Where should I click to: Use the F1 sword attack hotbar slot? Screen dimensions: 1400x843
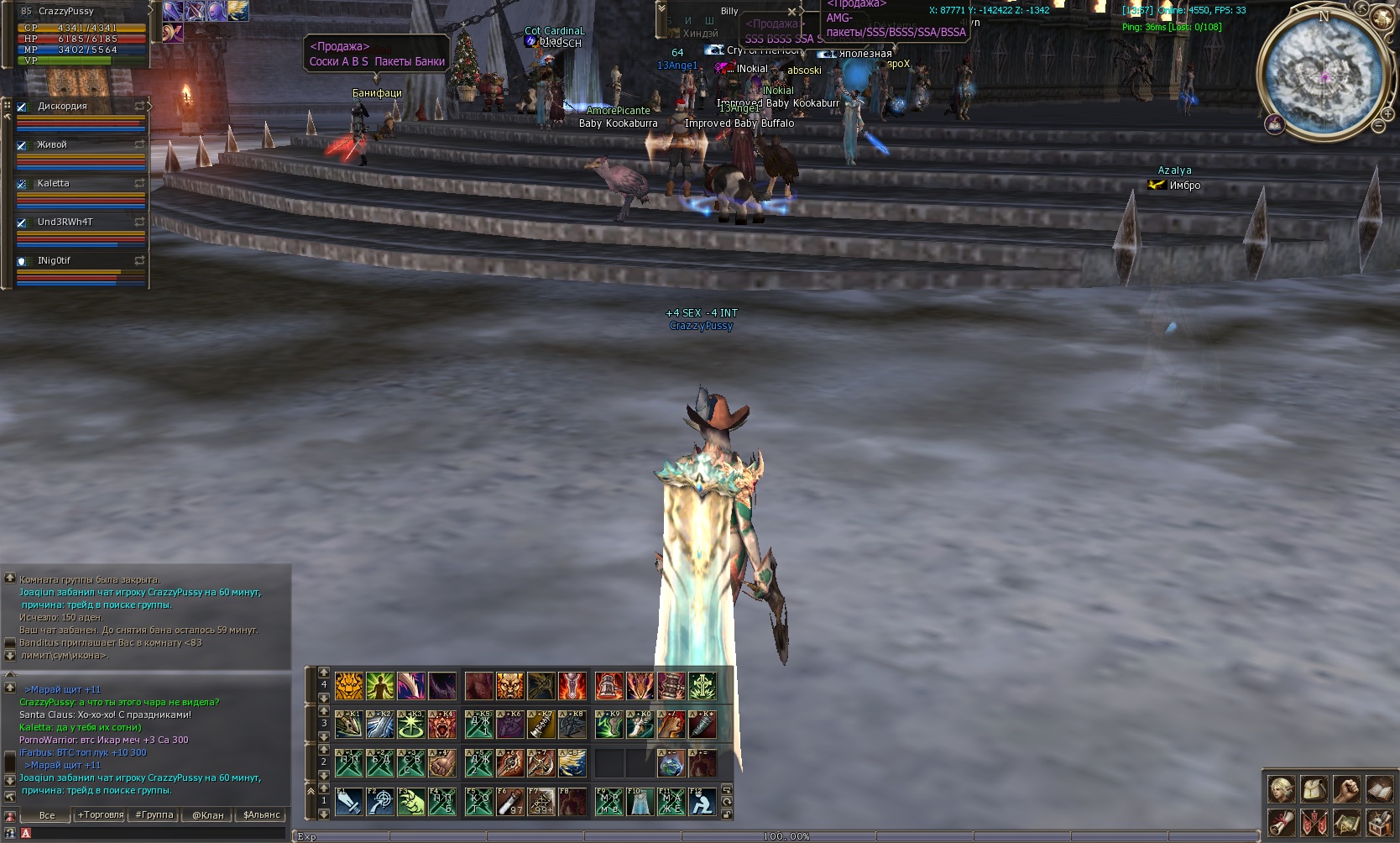(x=348, y=803)
